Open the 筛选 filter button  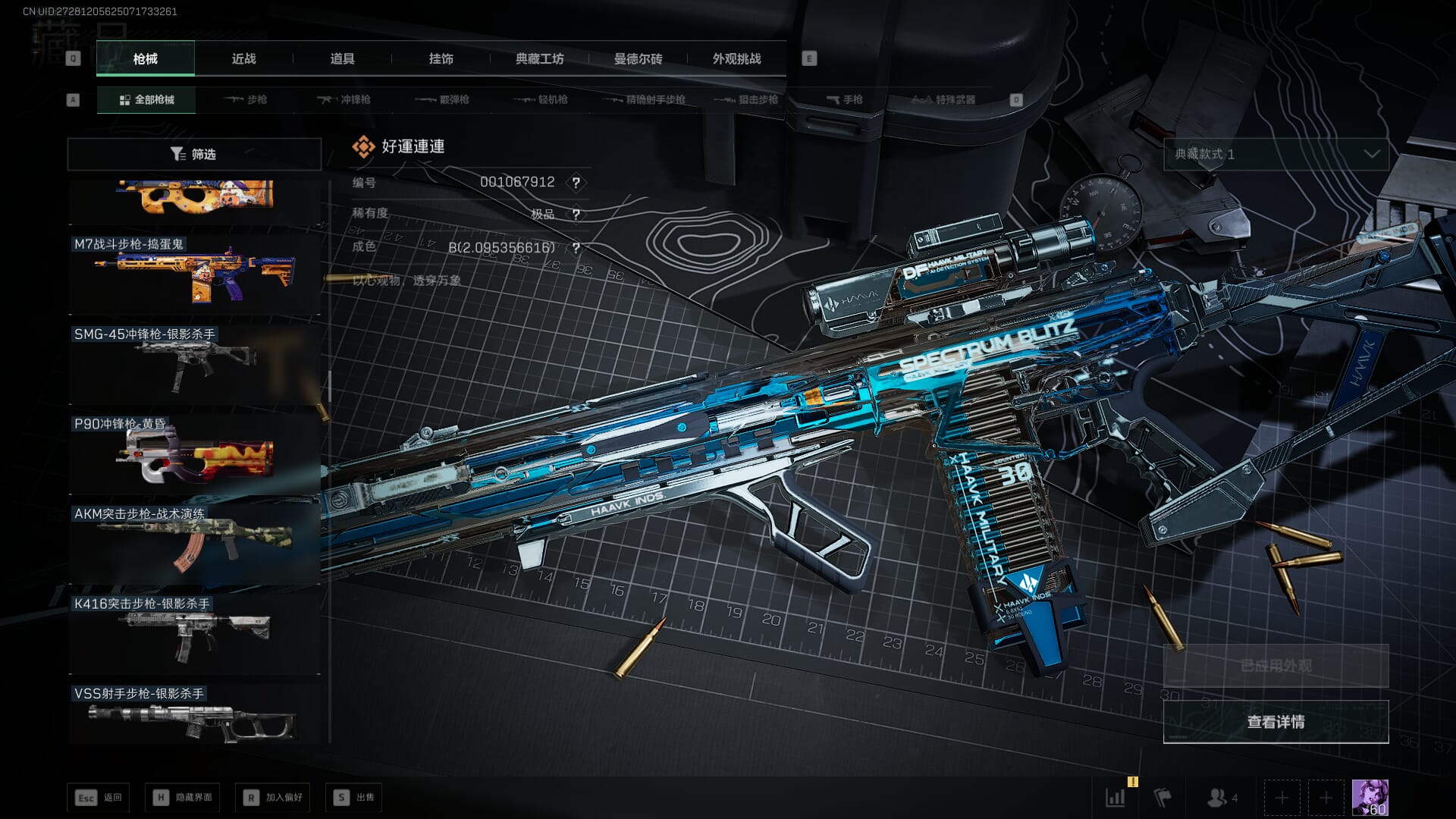tap(194, 154)
